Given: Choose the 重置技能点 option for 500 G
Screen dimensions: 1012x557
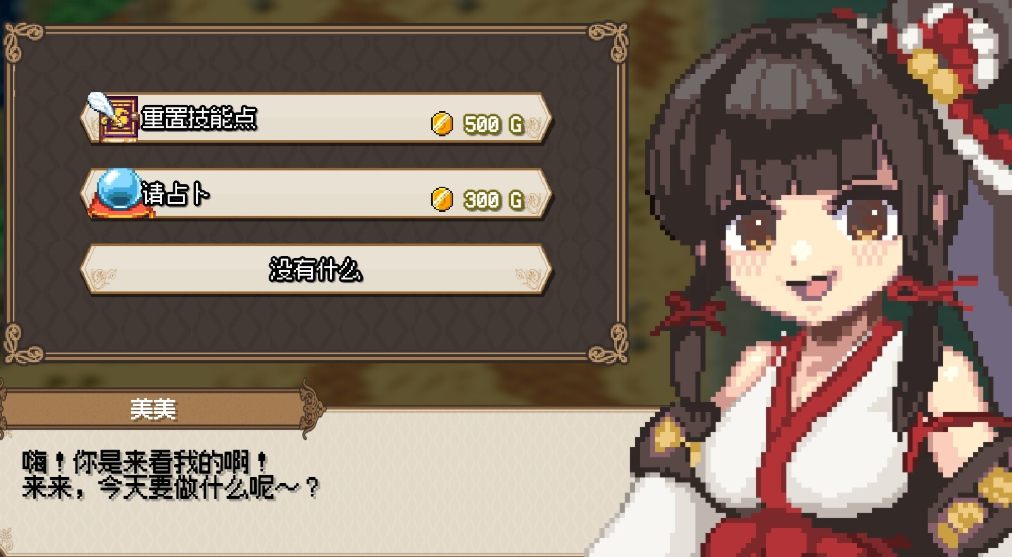Looking at the screenshot, I should (315, 119).
